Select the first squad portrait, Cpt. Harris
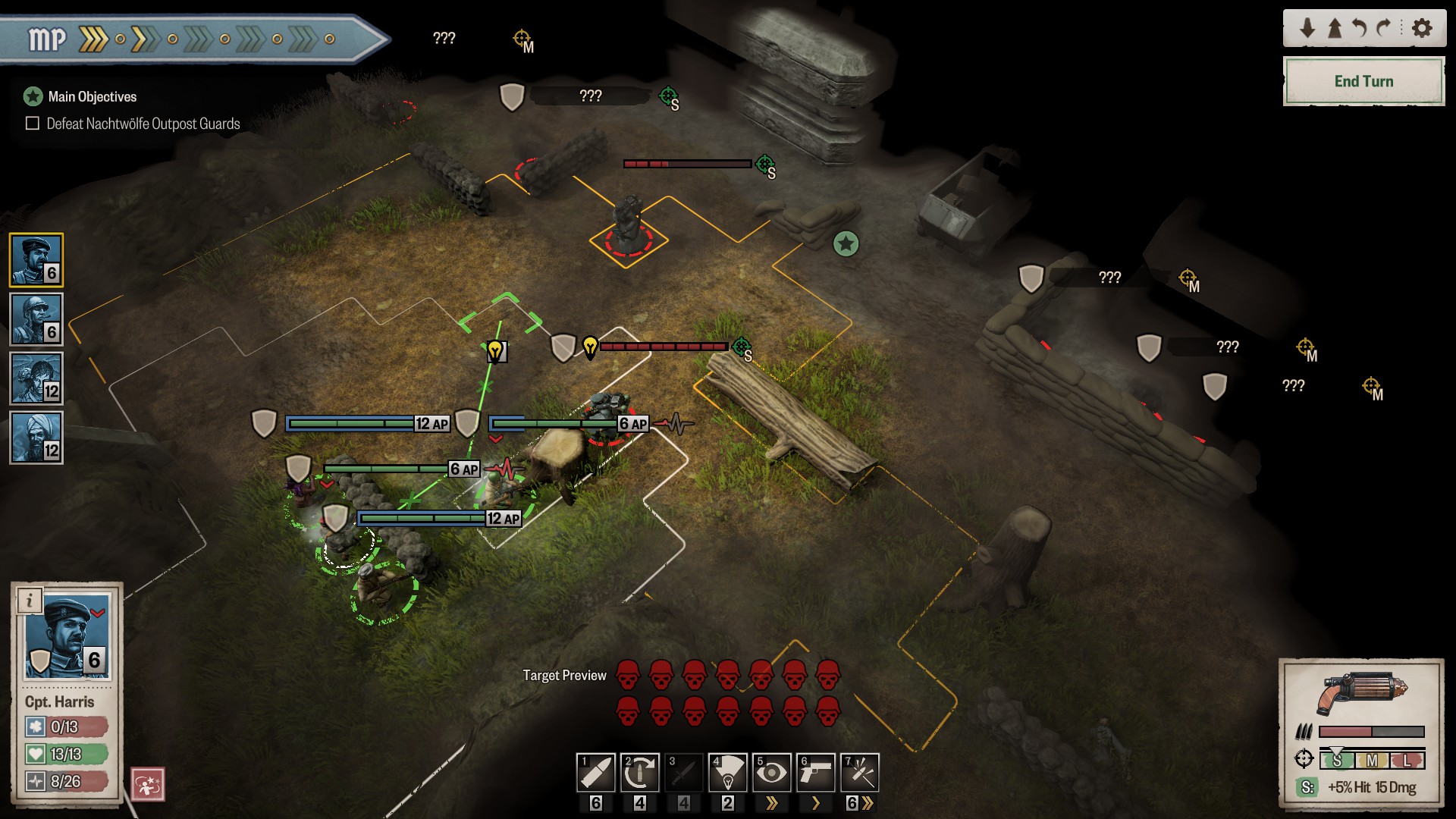 (x=36, y=260)
